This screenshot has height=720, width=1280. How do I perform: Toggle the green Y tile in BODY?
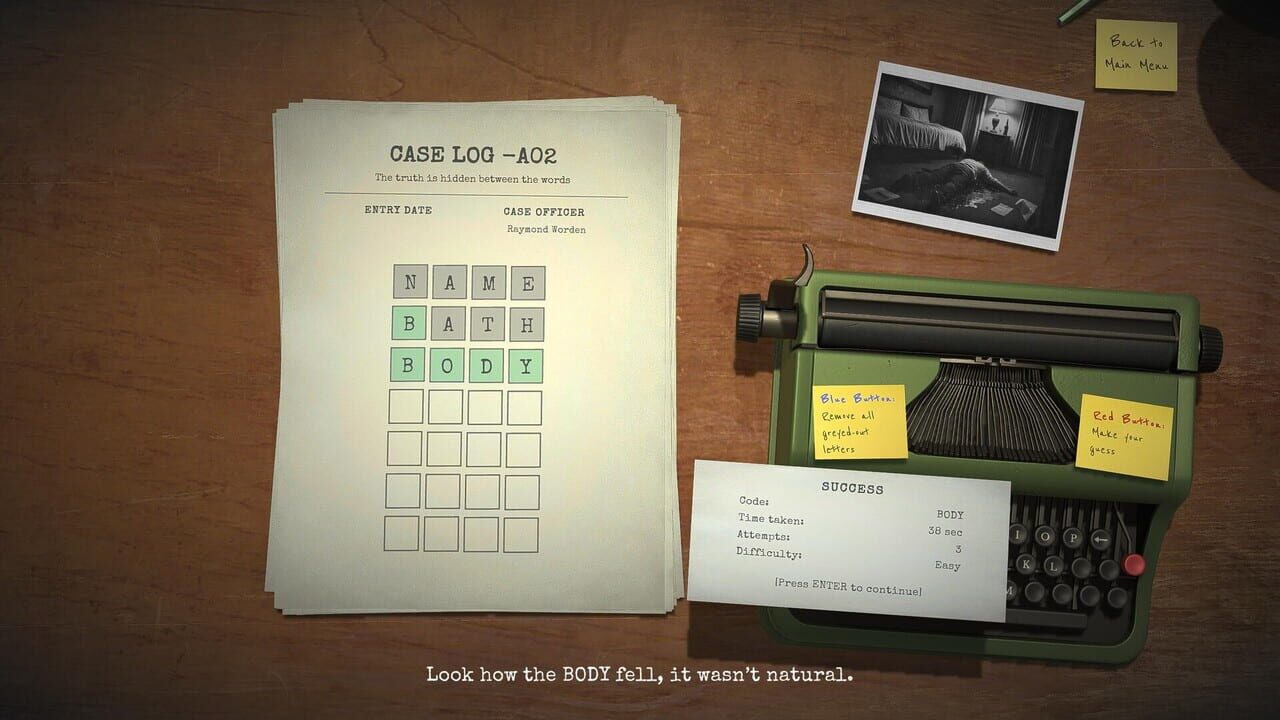[x=526, y=365]
